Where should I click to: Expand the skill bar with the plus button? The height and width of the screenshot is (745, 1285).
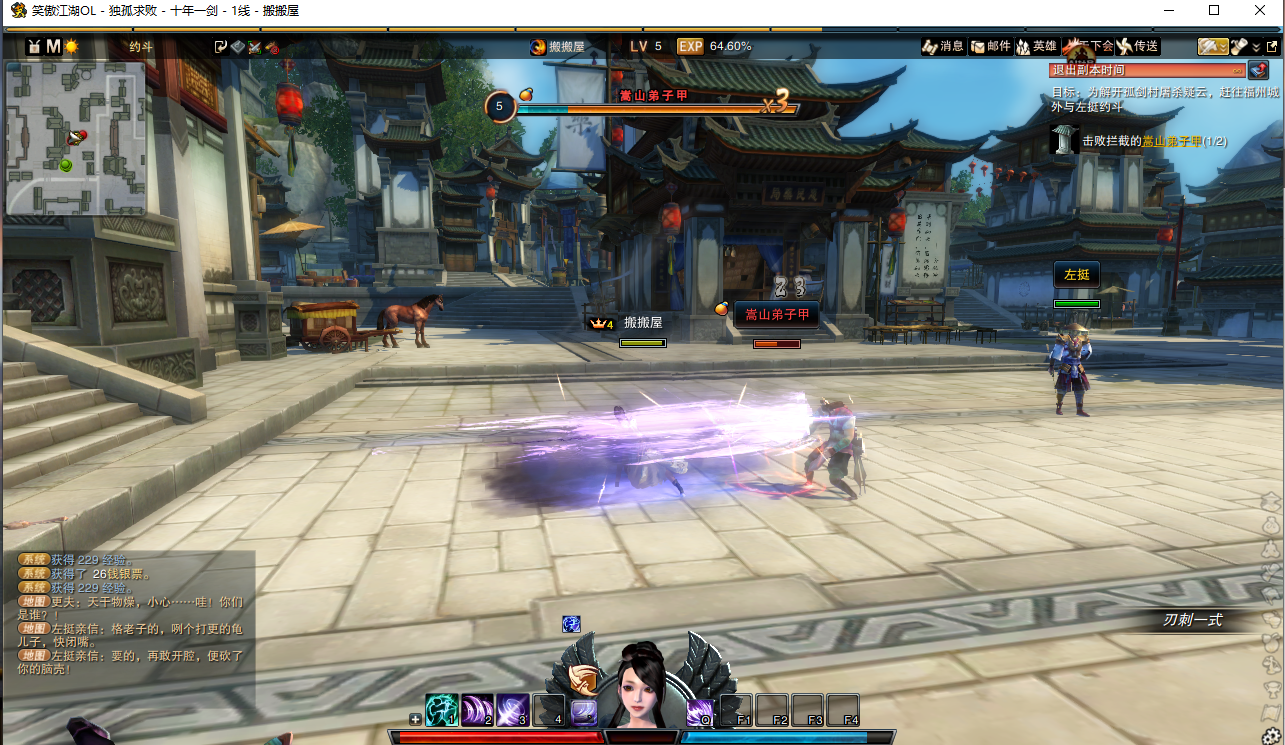(x=415, y=718)
